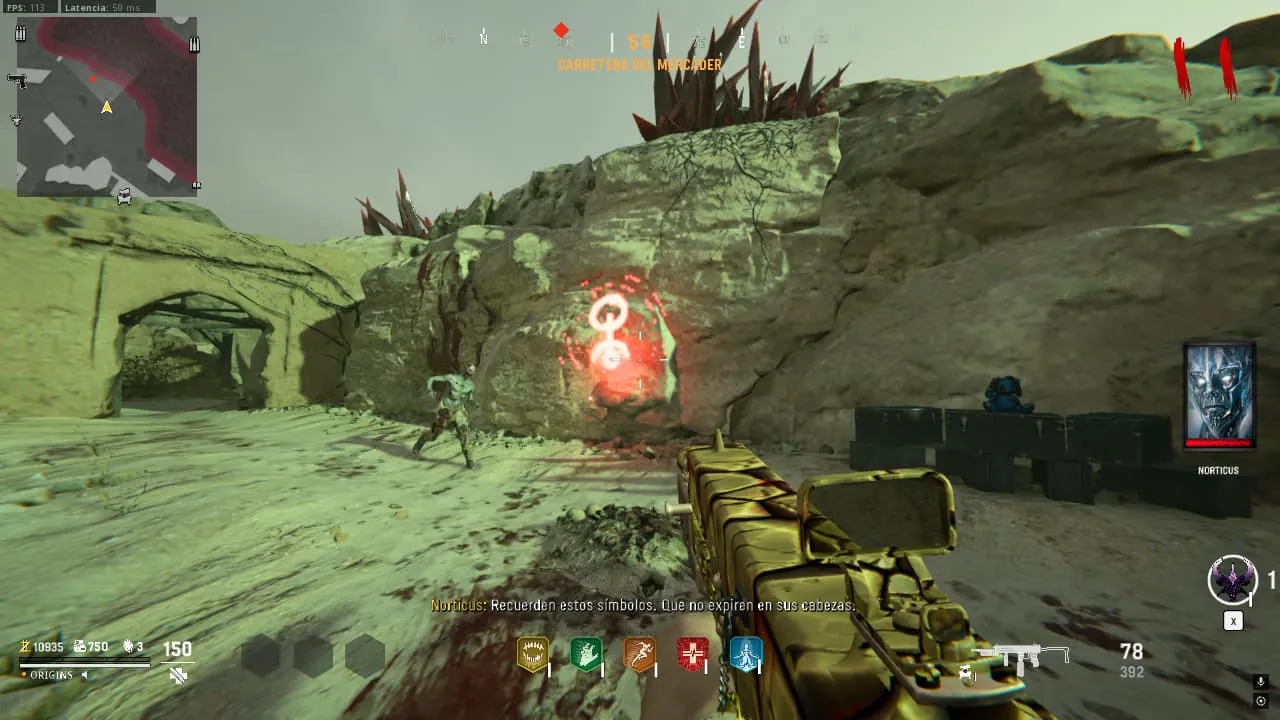
Task: Select the blue glowing-figure perk icon
Action: coord(745,654)
